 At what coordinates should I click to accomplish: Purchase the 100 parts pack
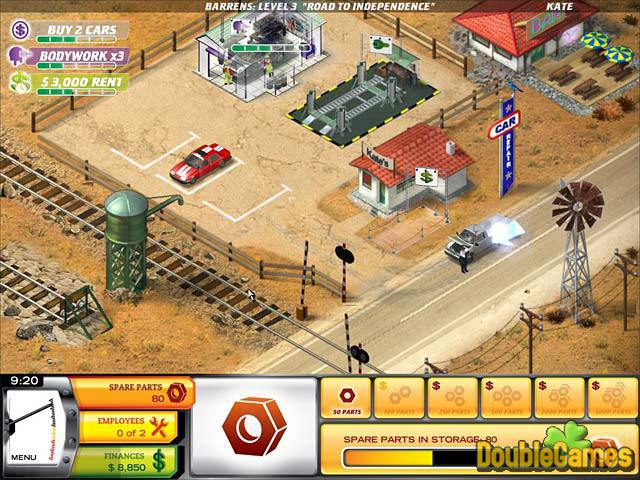tap(398, 398)
